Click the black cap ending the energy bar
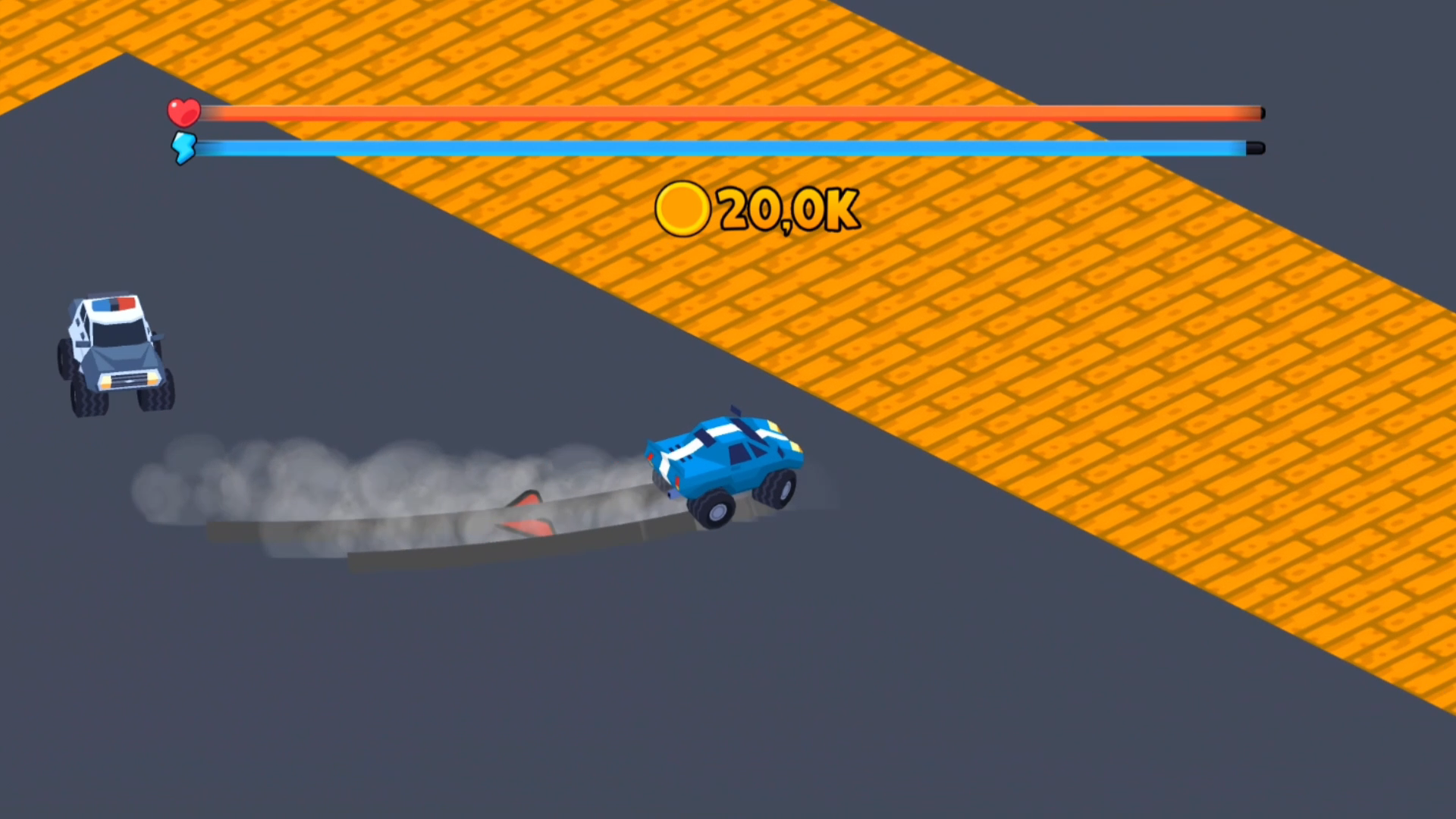Screen dimensions: 1456x819 click(x=1255, y=149)
